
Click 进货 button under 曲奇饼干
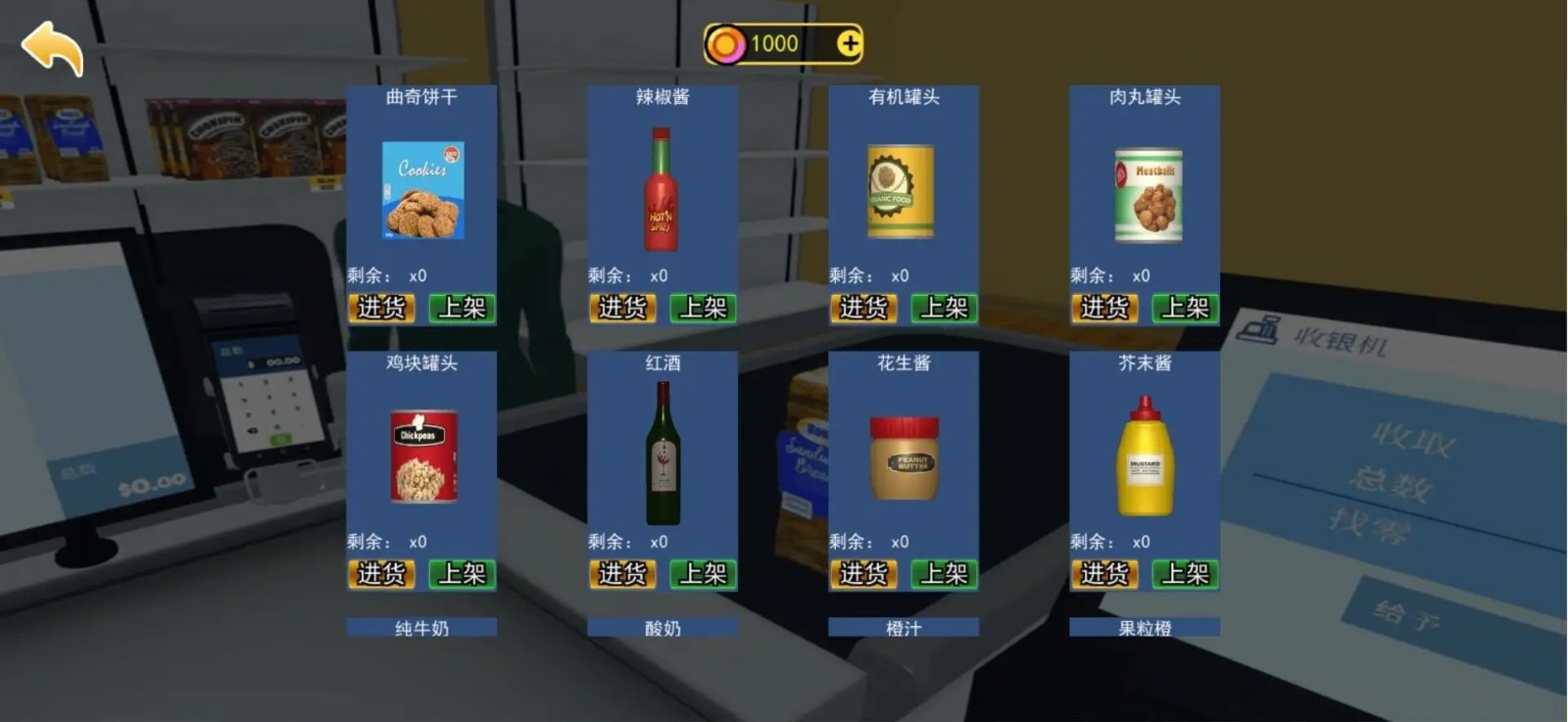[x=381, y=309]
